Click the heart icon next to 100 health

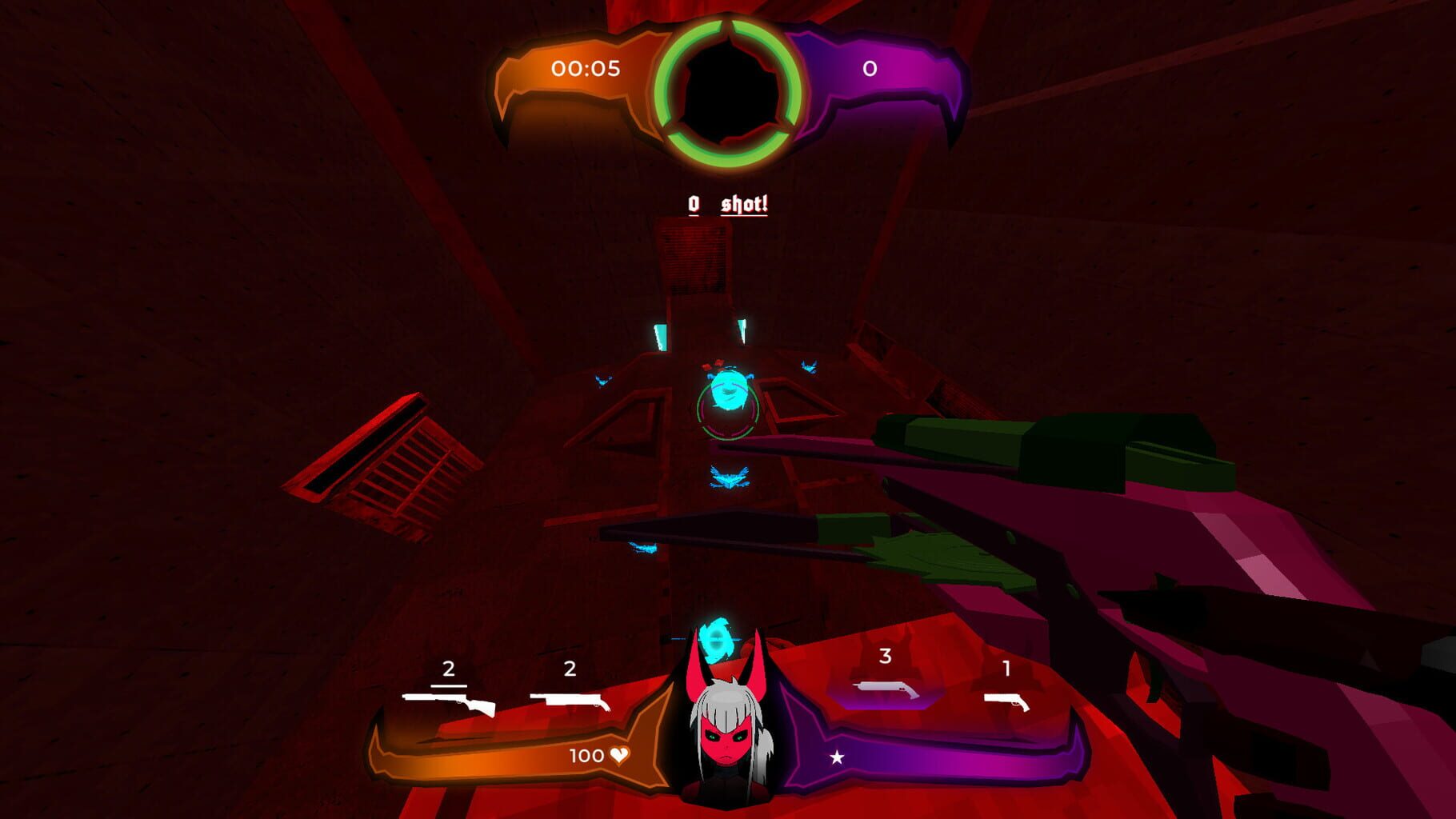pos(620,753)
